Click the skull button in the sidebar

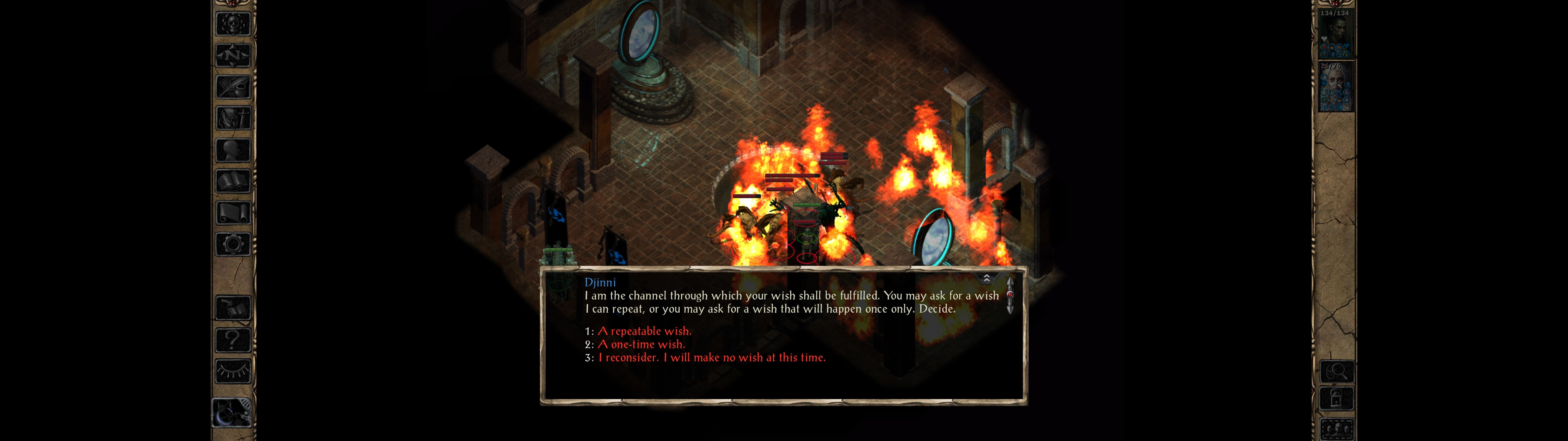233,24
